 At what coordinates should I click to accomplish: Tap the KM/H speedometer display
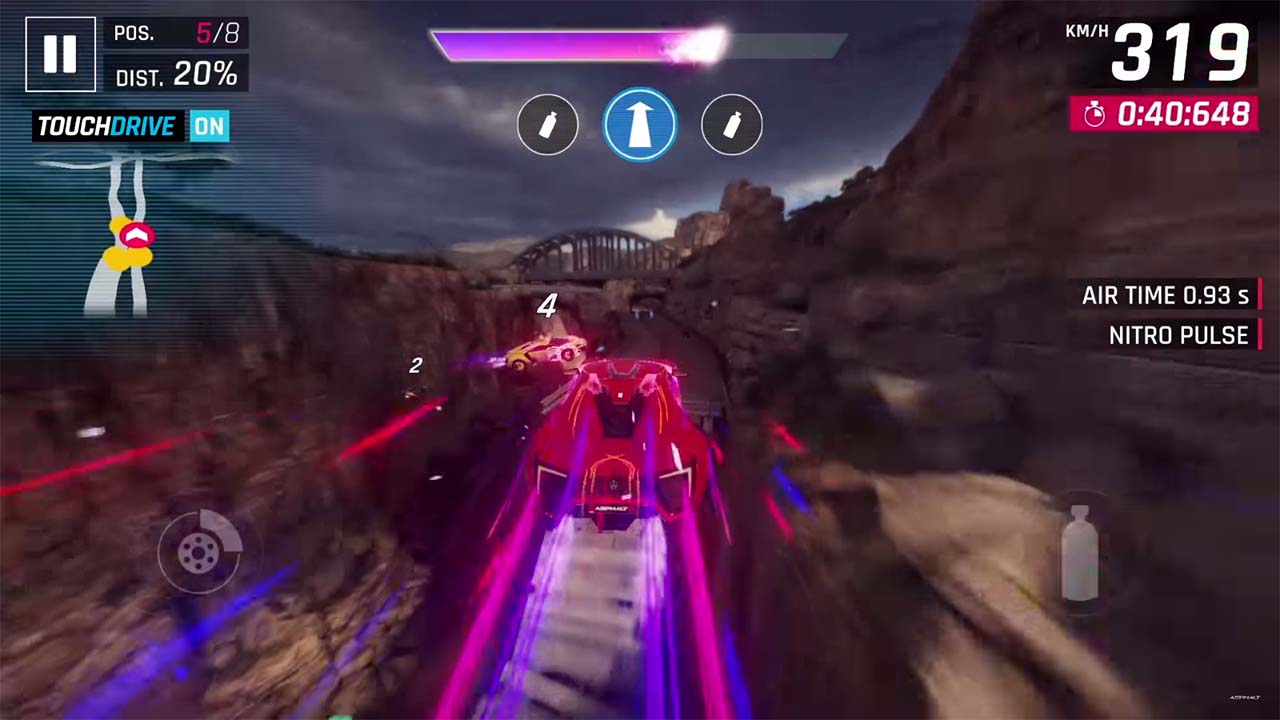(x=1160, y=45)
